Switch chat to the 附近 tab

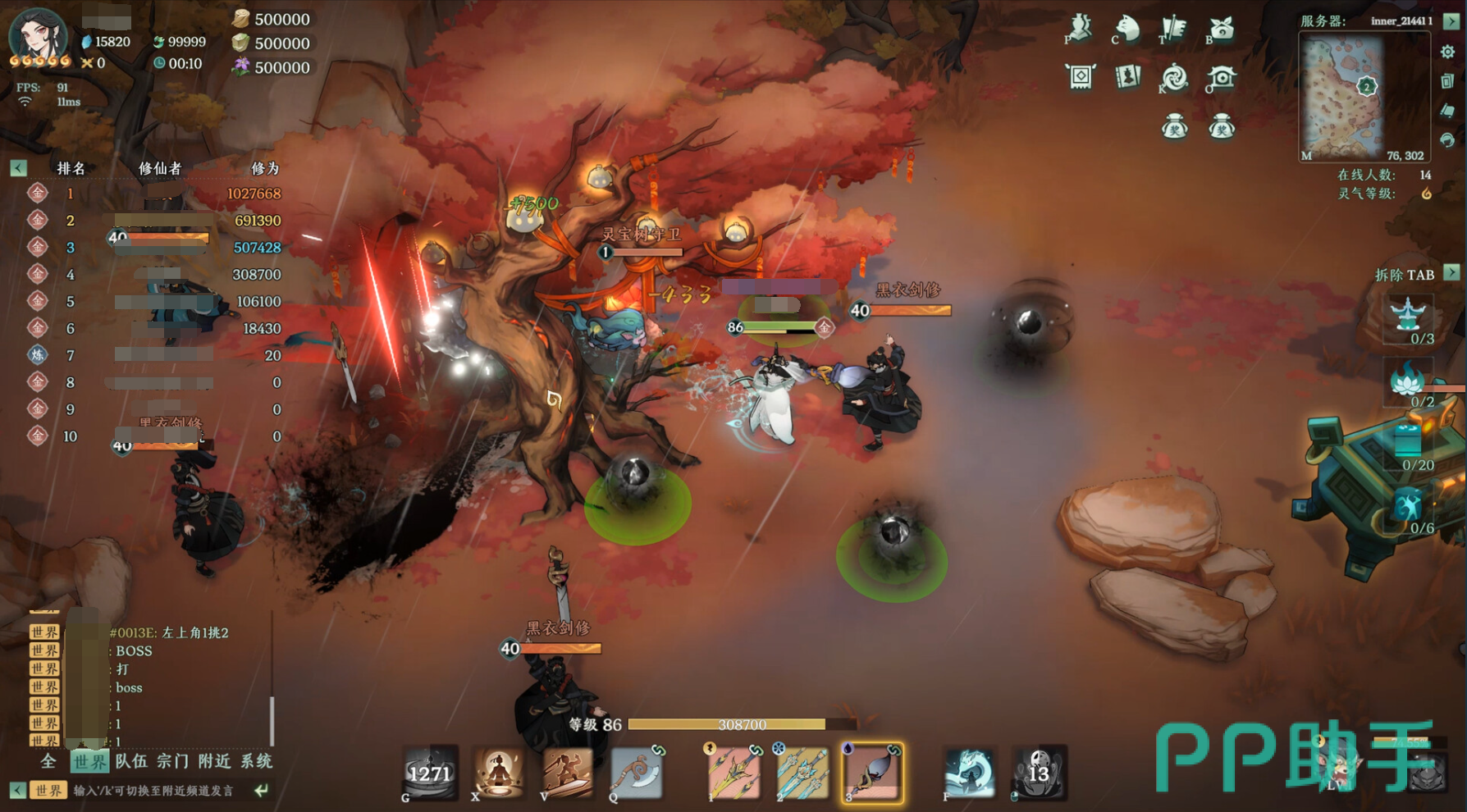coord(214,761)
